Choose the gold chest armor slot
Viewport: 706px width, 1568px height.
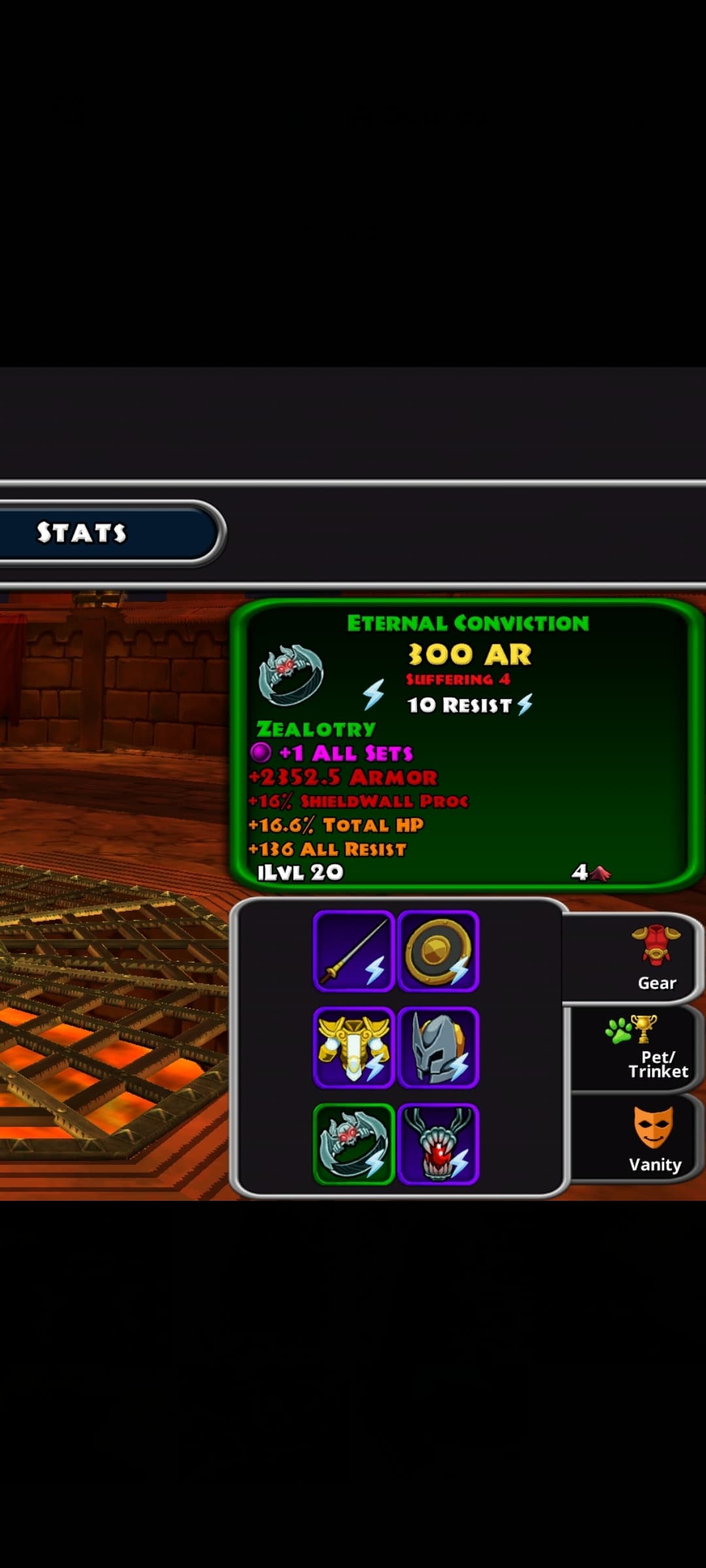pos(354,1047)
